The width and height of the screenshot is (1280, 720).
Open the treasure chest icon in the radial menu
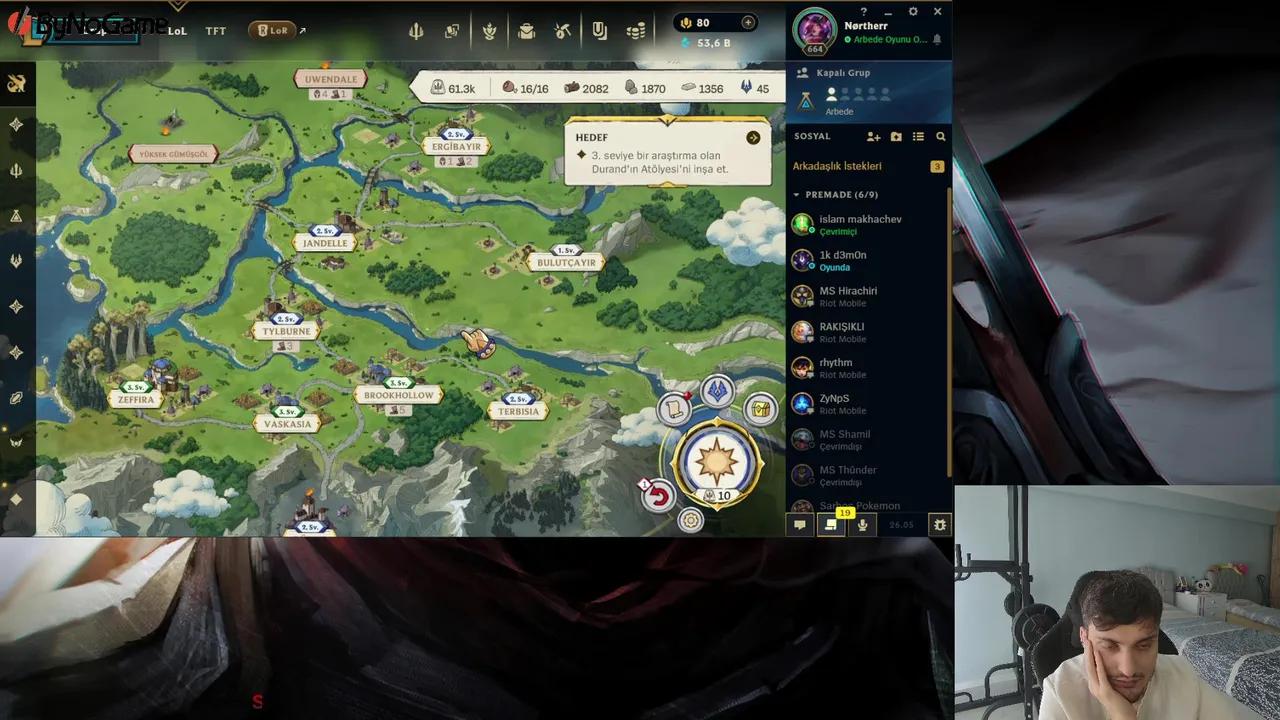pos(759,407)
